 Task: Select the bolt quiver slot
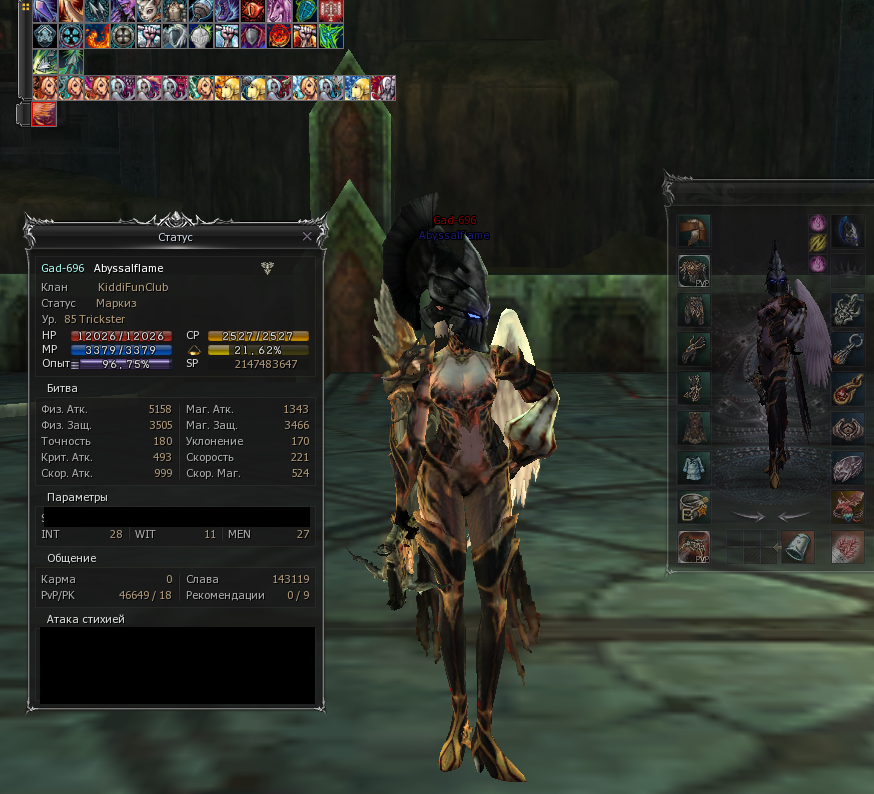point(797,547)
